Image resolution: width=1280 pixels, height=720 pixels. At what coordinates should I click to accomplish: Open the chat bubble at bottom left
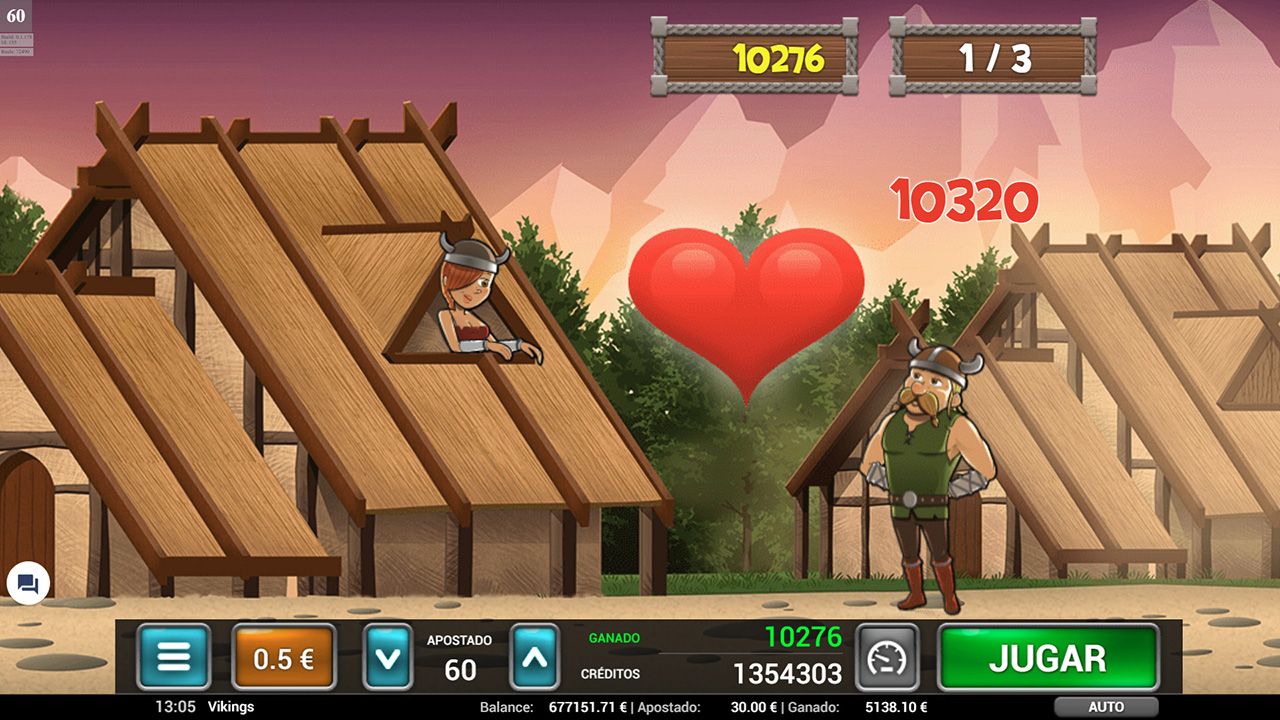tap(27, 583)
